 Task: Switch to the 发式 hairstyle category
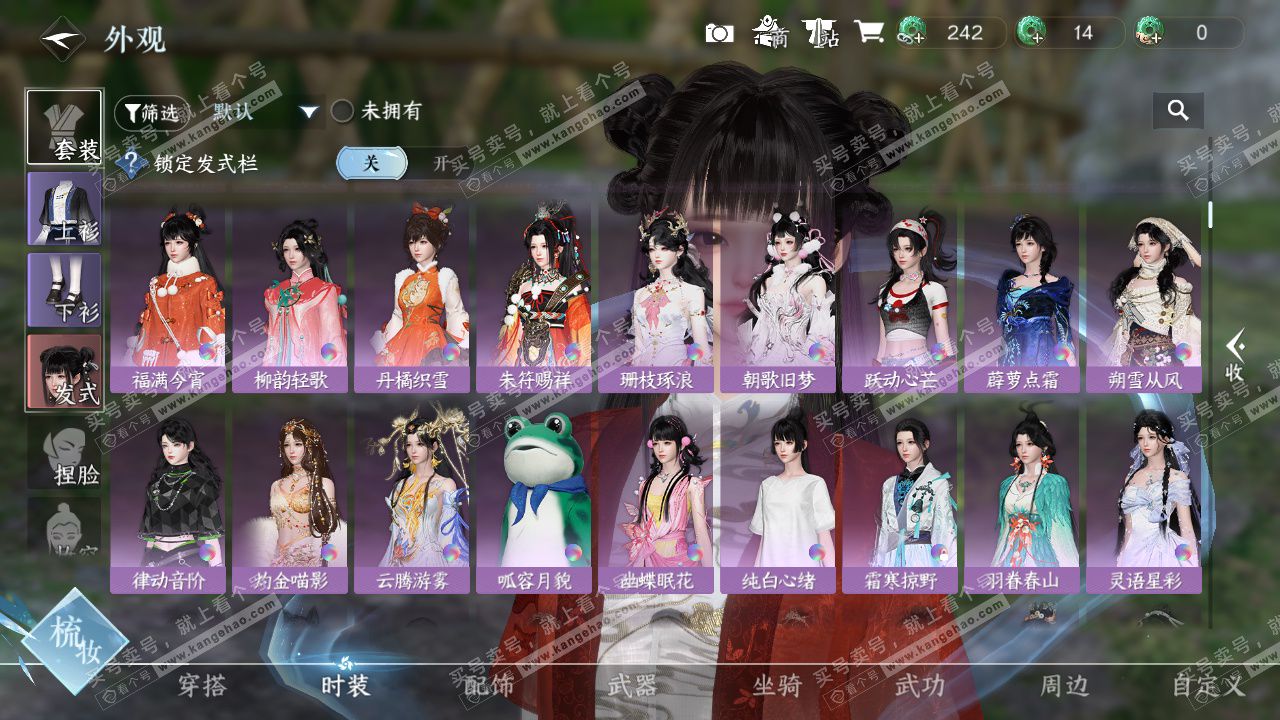[x=64, y=371]
